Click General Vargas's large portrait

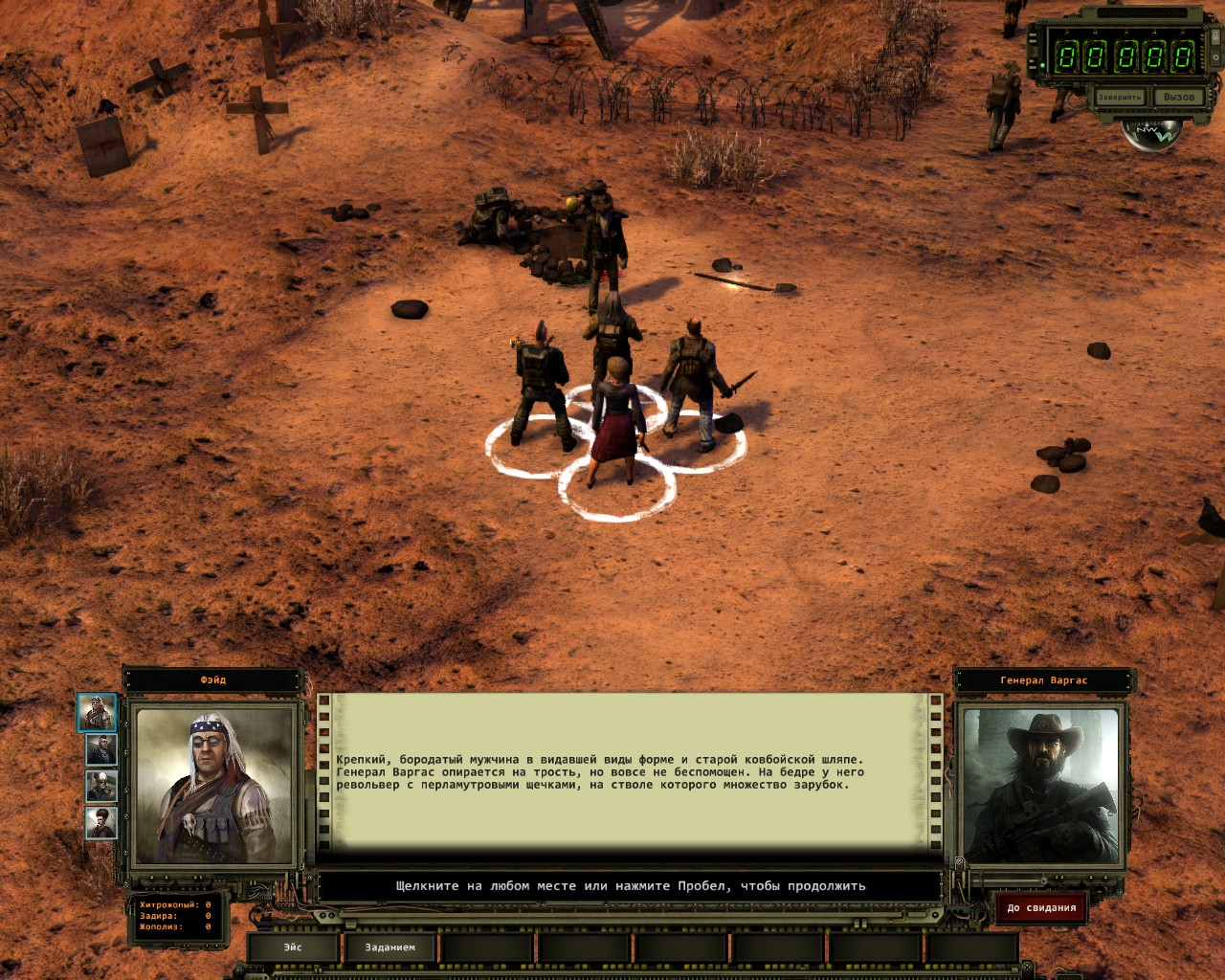pos(1040,787)
